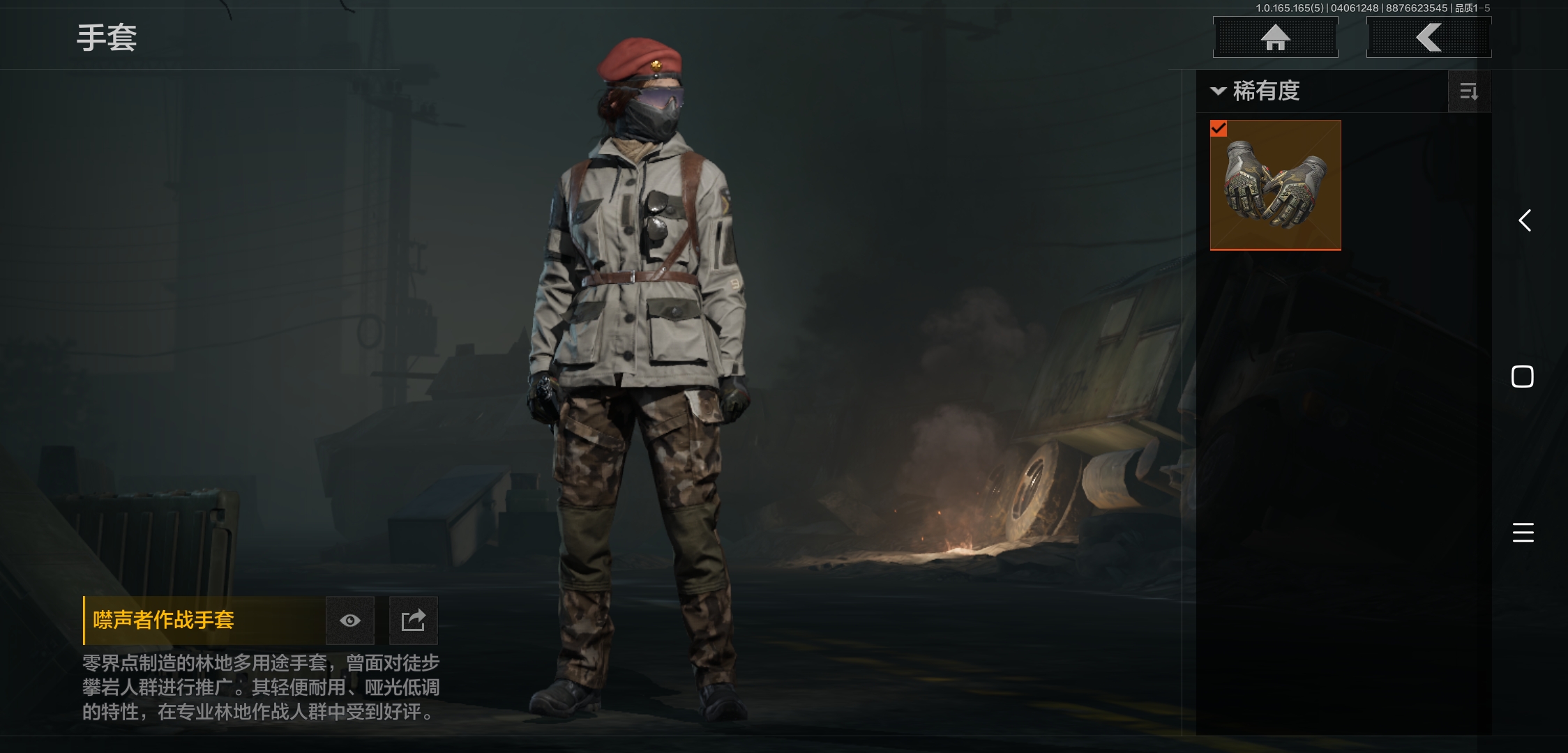Open the Android recent apps menu
1568x753 pixels.
(1523, 533)
